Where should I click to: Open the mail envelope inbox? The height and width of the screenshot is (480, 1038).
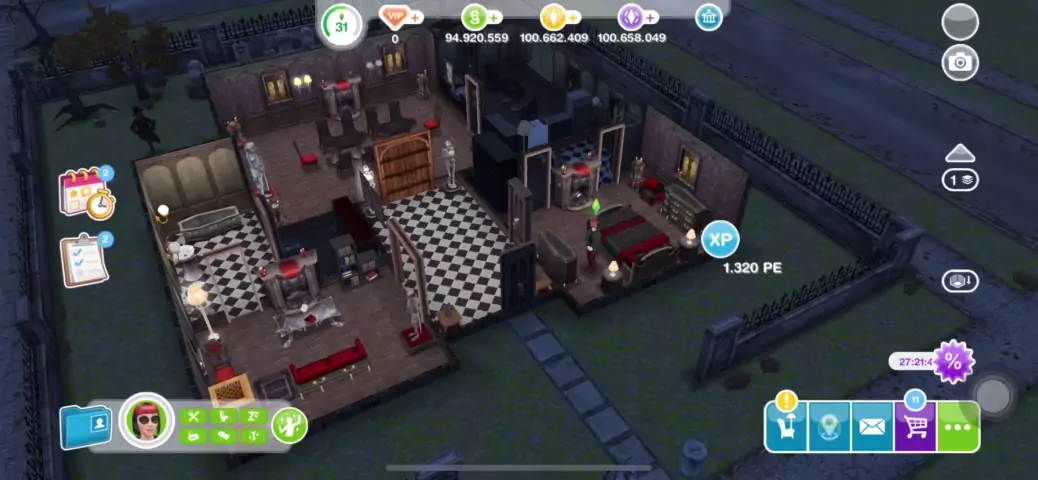pyautogui.click(x=872, y=427)
